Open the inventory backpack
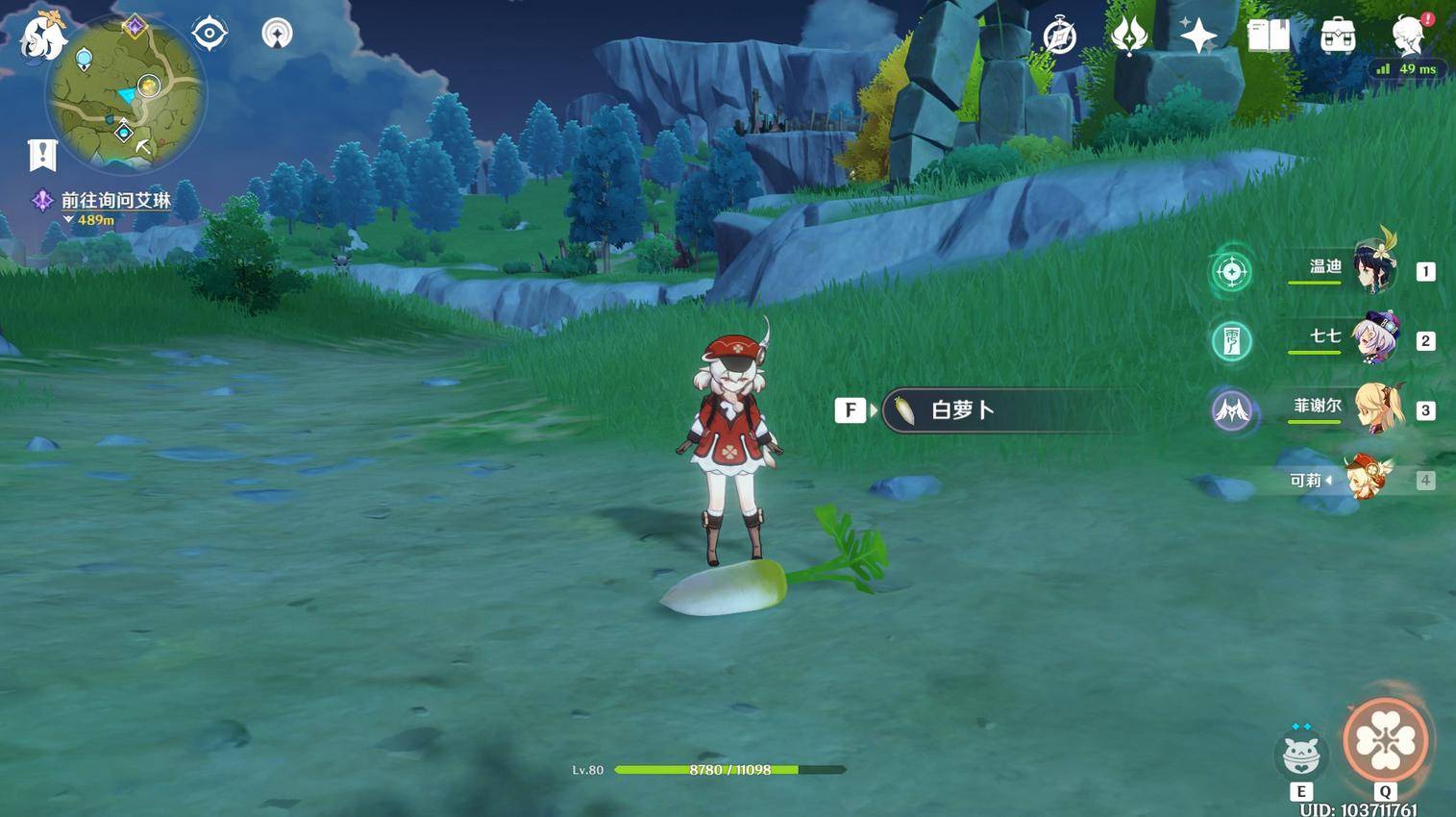Screen dimensions: 1456x817 (1338, 37)
